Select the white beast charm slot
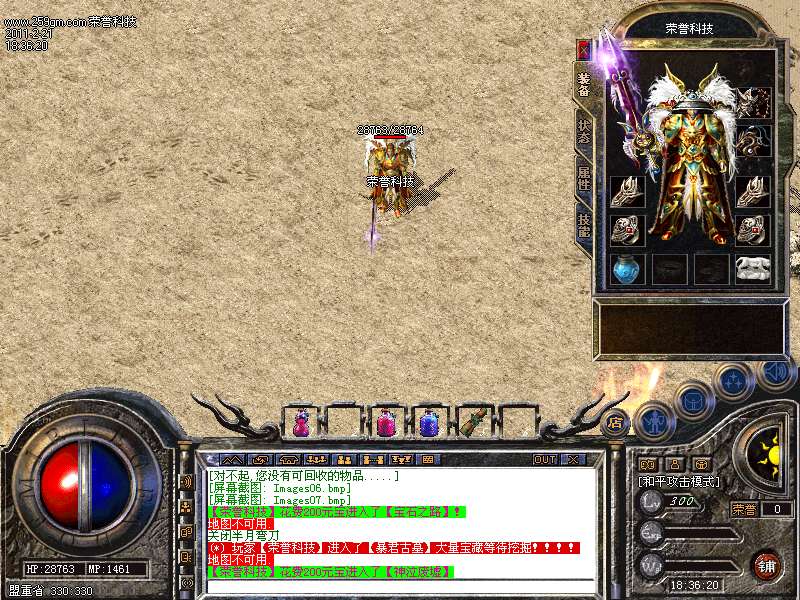800x600 pixels. pyautogui.click(x=753, y=268)
